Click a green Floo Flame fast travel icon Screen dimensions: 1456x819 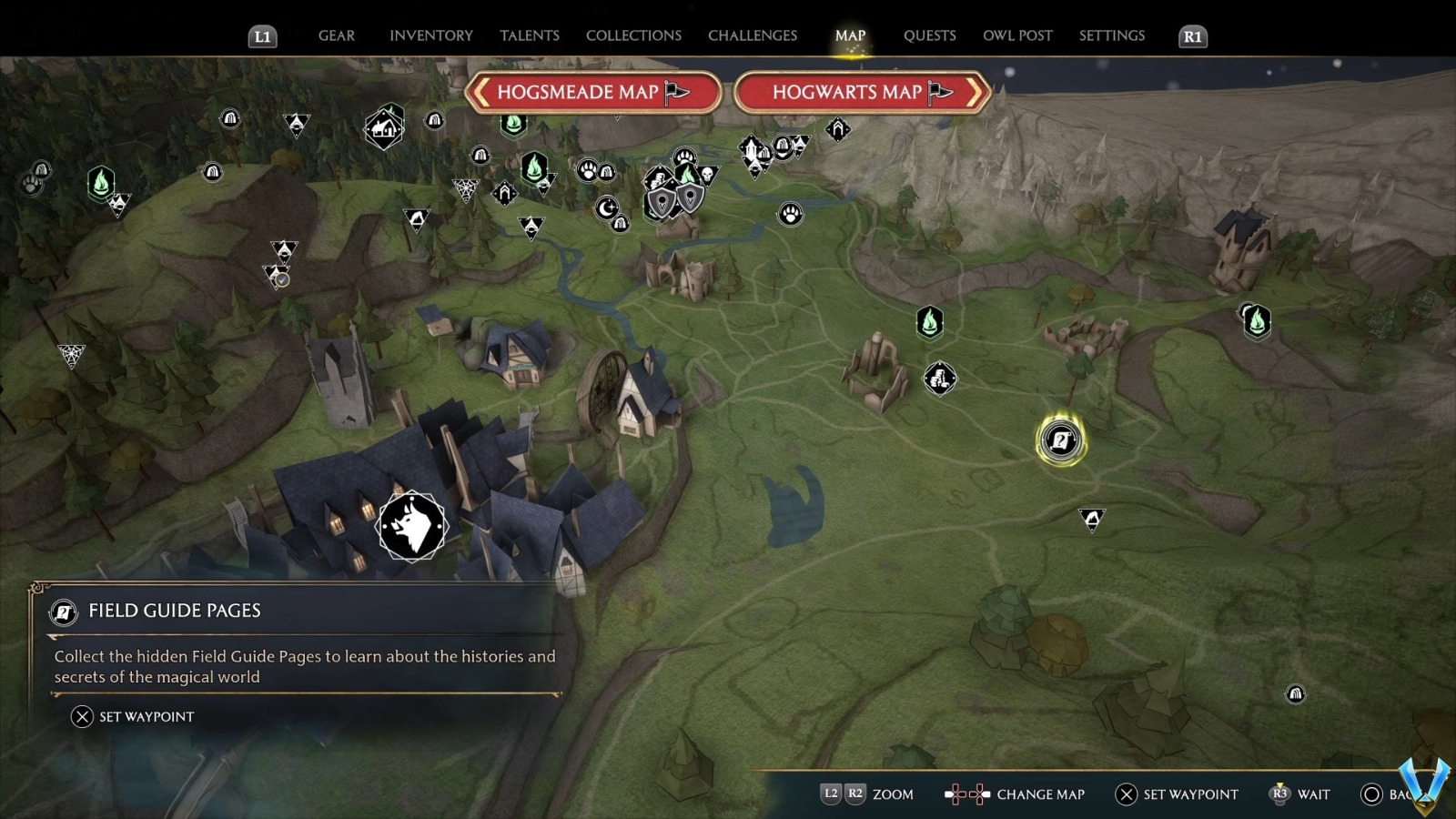[930, 323]
